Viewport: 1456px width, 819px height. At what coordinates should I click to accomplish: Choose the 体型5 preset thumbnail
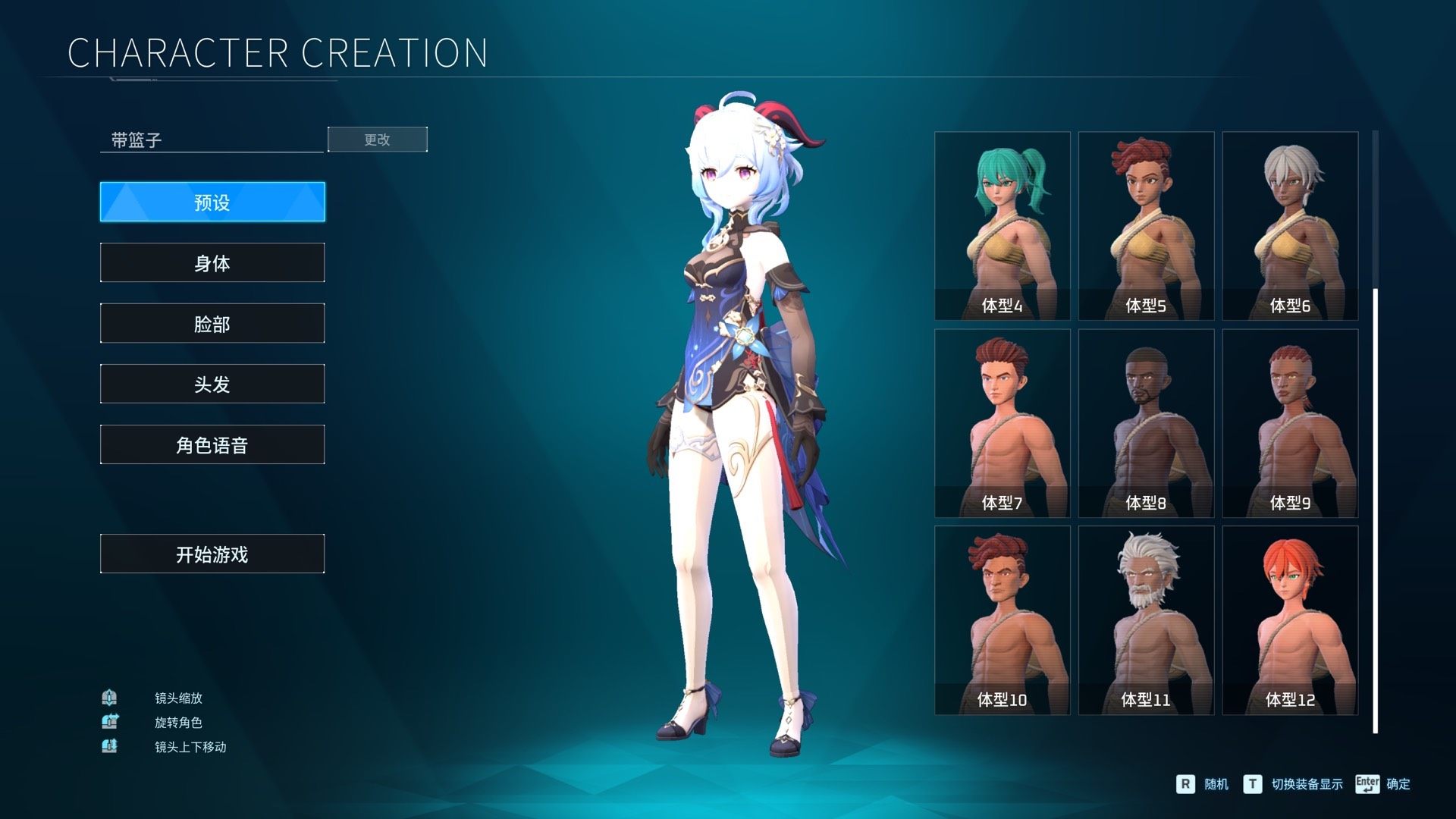coord(1146,225)
